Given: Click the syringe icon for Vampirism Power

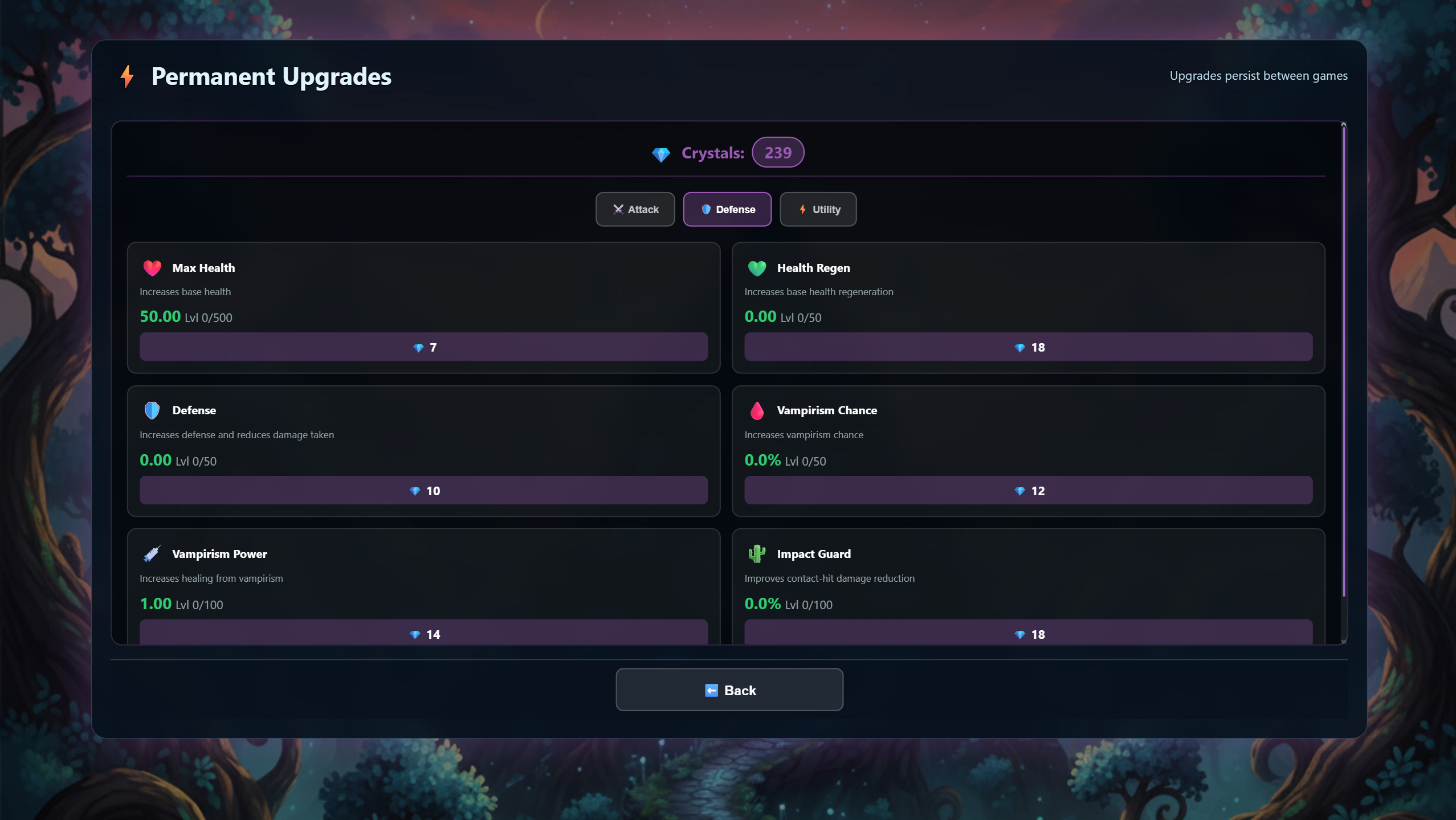Looking at the screenshot, I should point(152,553).
